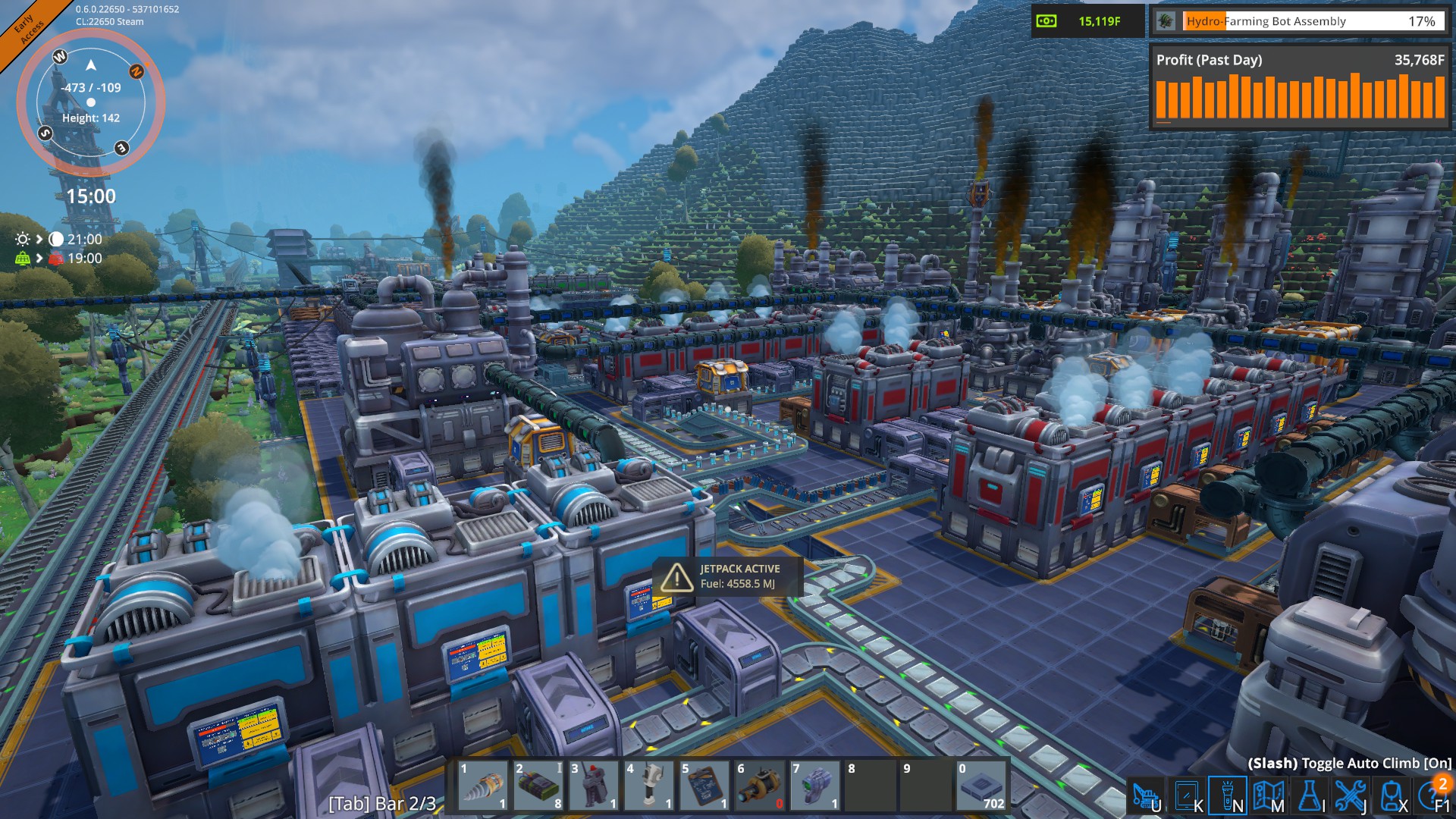
Task: Open the help menu with notifications
Action: 1433,796
